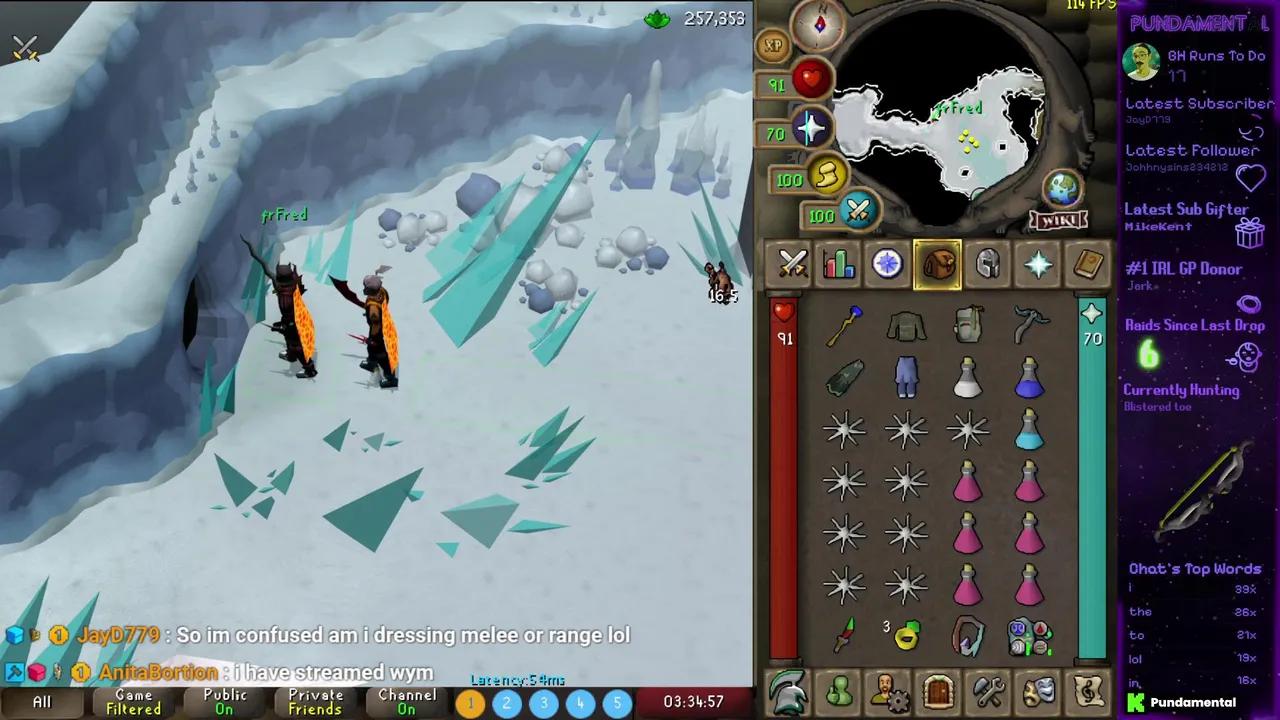Open the Prayer tab (star icon)
Image resolution: width=1280 pixels, height=720 pixels.
(1037, 263)
